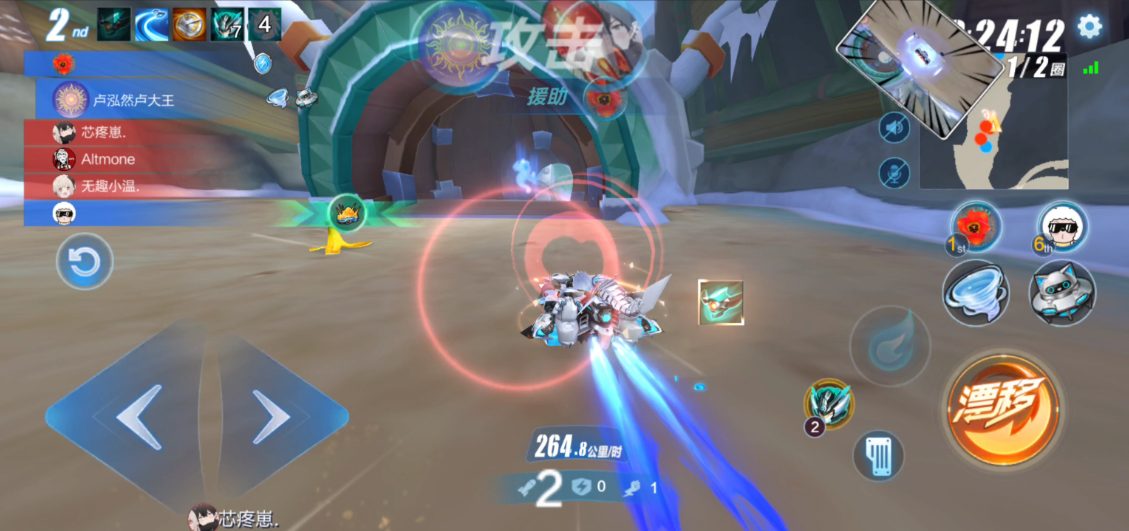Toggle the muted speaker icon
This screenshot has width=1129, height=531.
click(894, 128)
